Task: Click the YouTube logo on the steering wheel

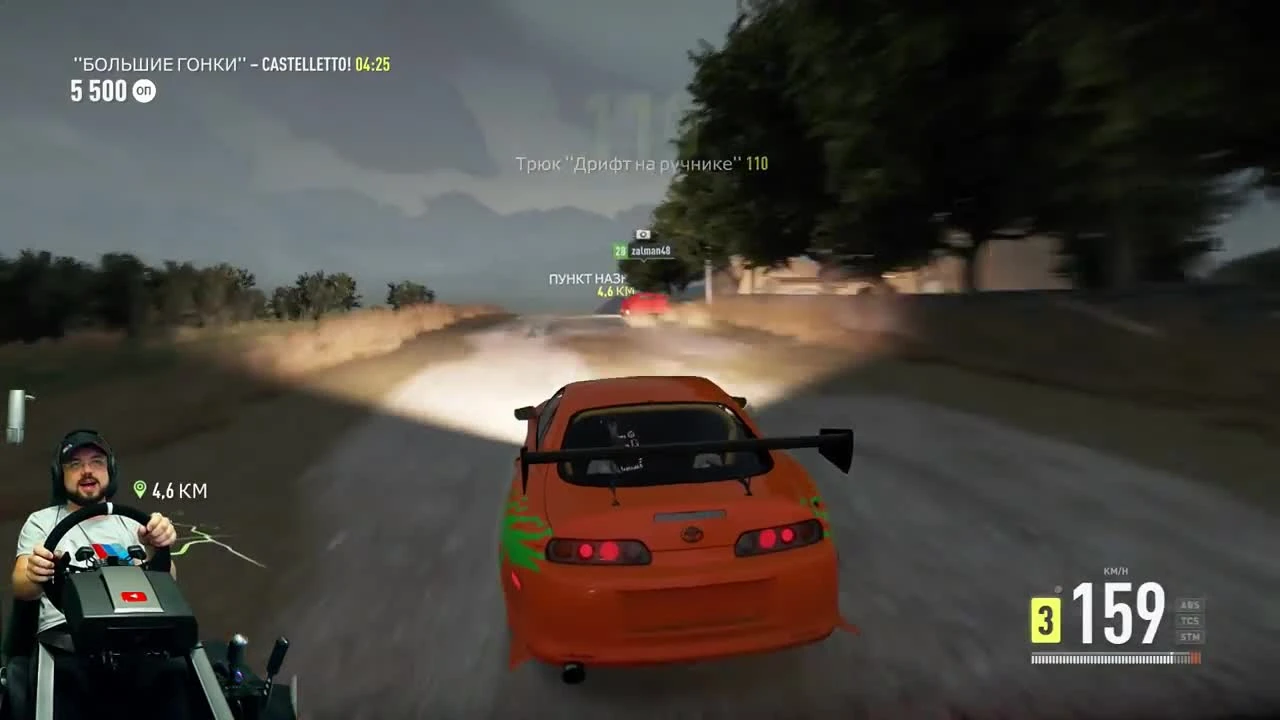Action: point(133,596)
